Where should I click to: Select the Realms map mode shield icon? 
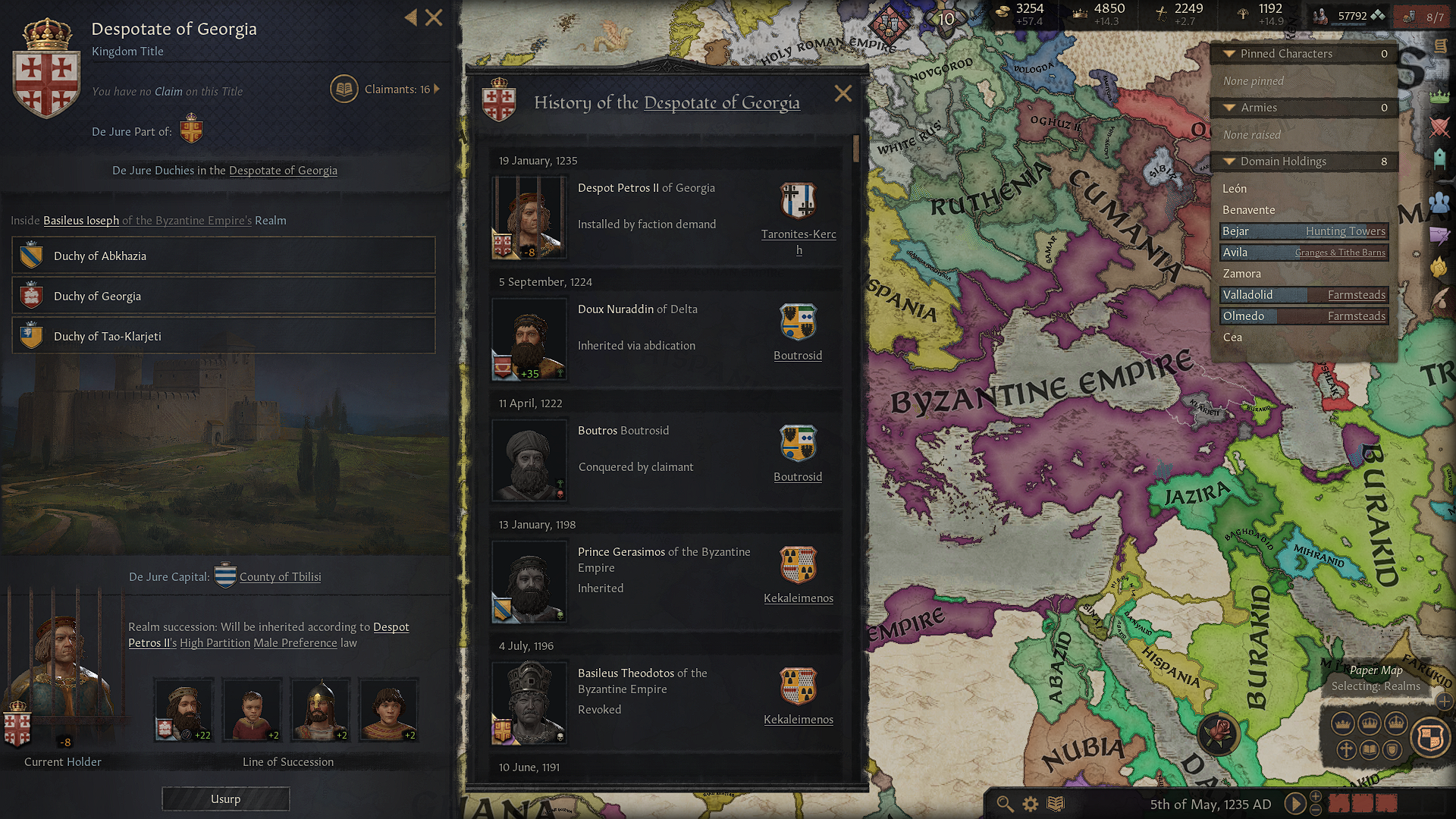[x=1429, y=737]
